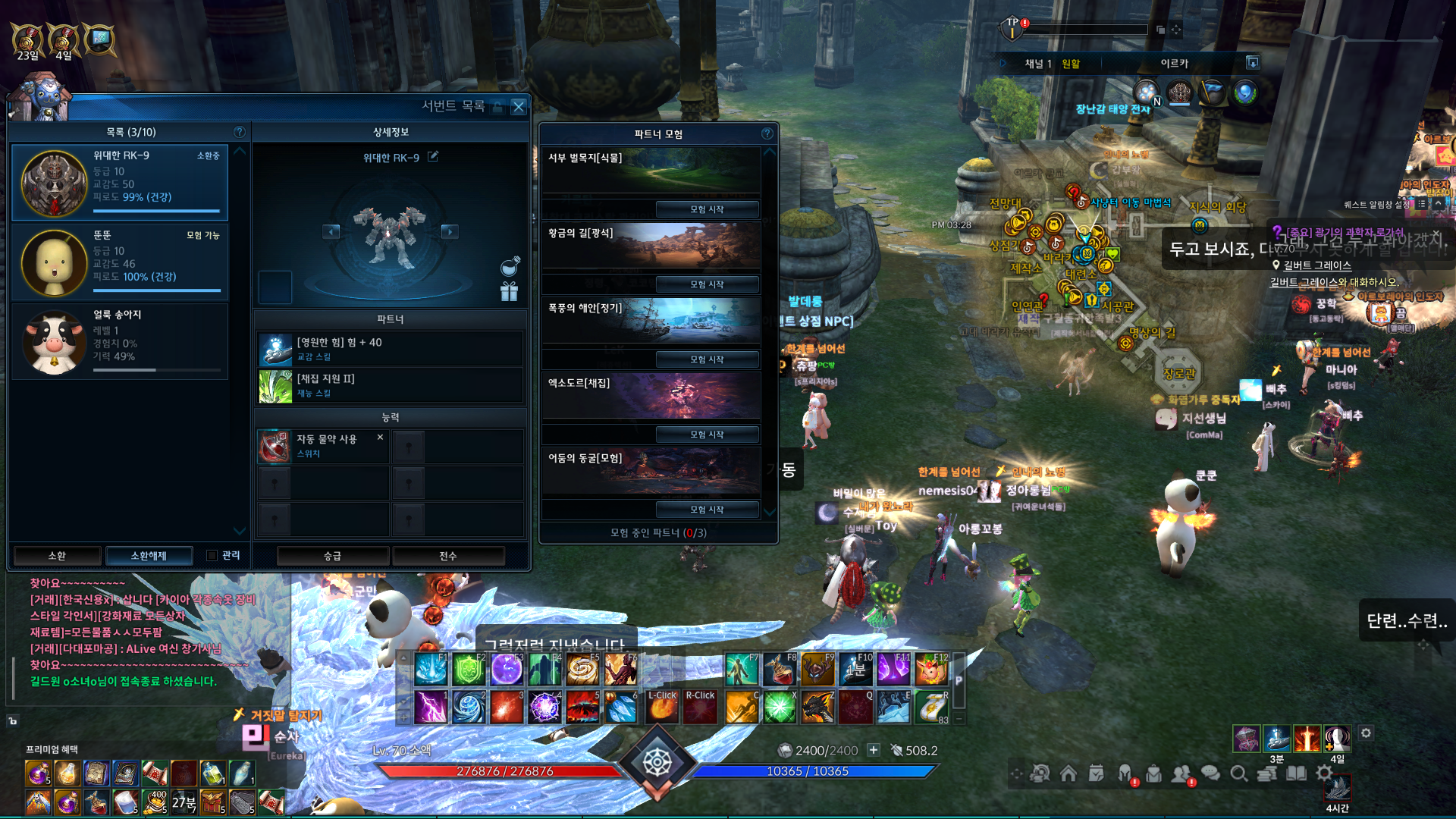Open the partner adventure help icon

767,133
